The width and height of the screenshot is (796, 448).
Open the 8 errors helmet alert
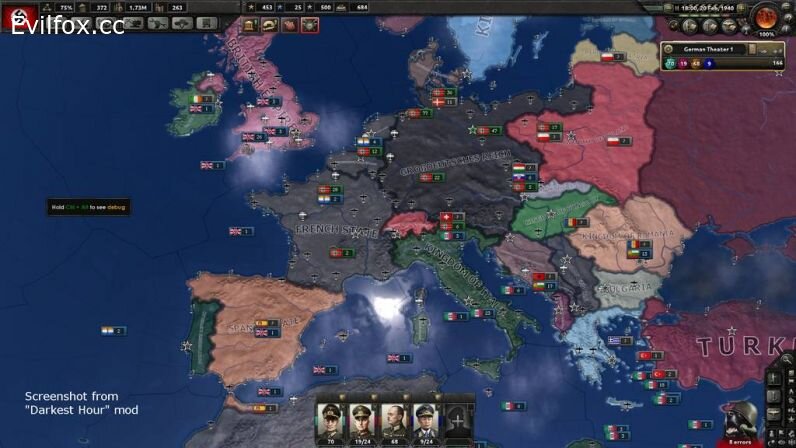pyautogui.click(x=741, y=421)
